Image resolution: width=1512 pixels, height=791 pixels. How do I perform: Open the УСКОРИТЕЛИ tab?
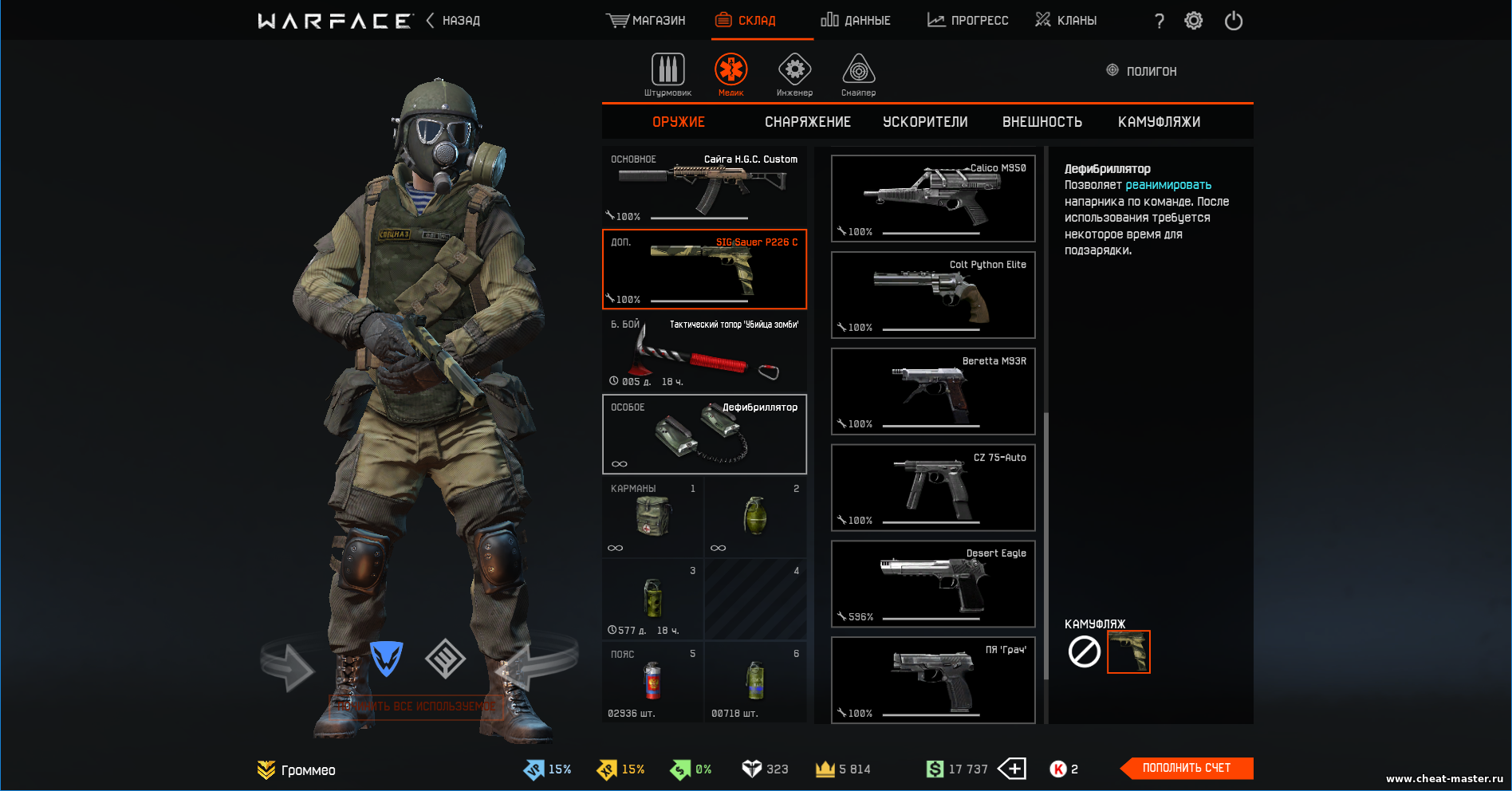pyautogui.click(x=925, y=122)
